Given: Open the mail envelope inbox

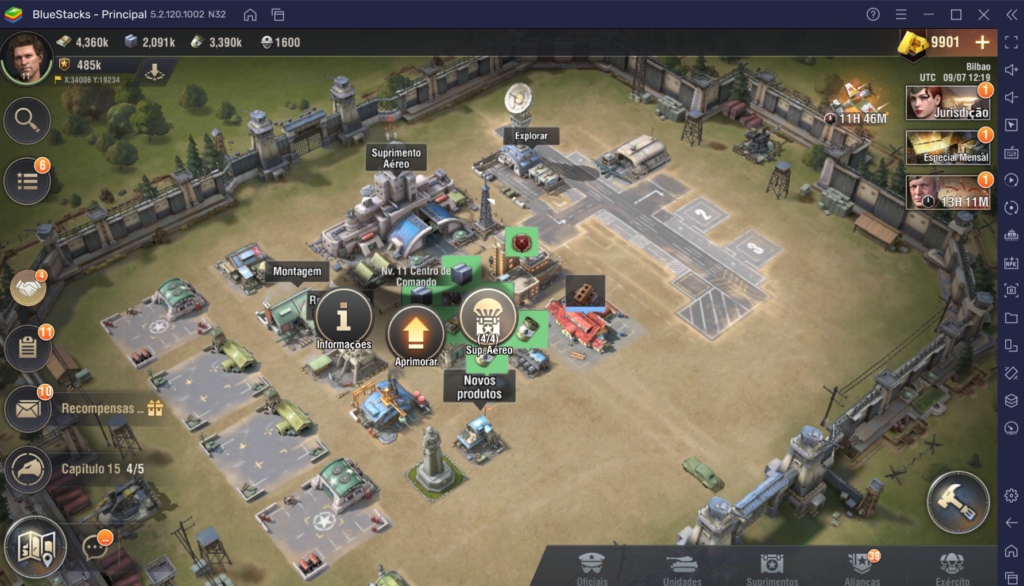Looking at the screenshot, I should [x=27, y=409].
